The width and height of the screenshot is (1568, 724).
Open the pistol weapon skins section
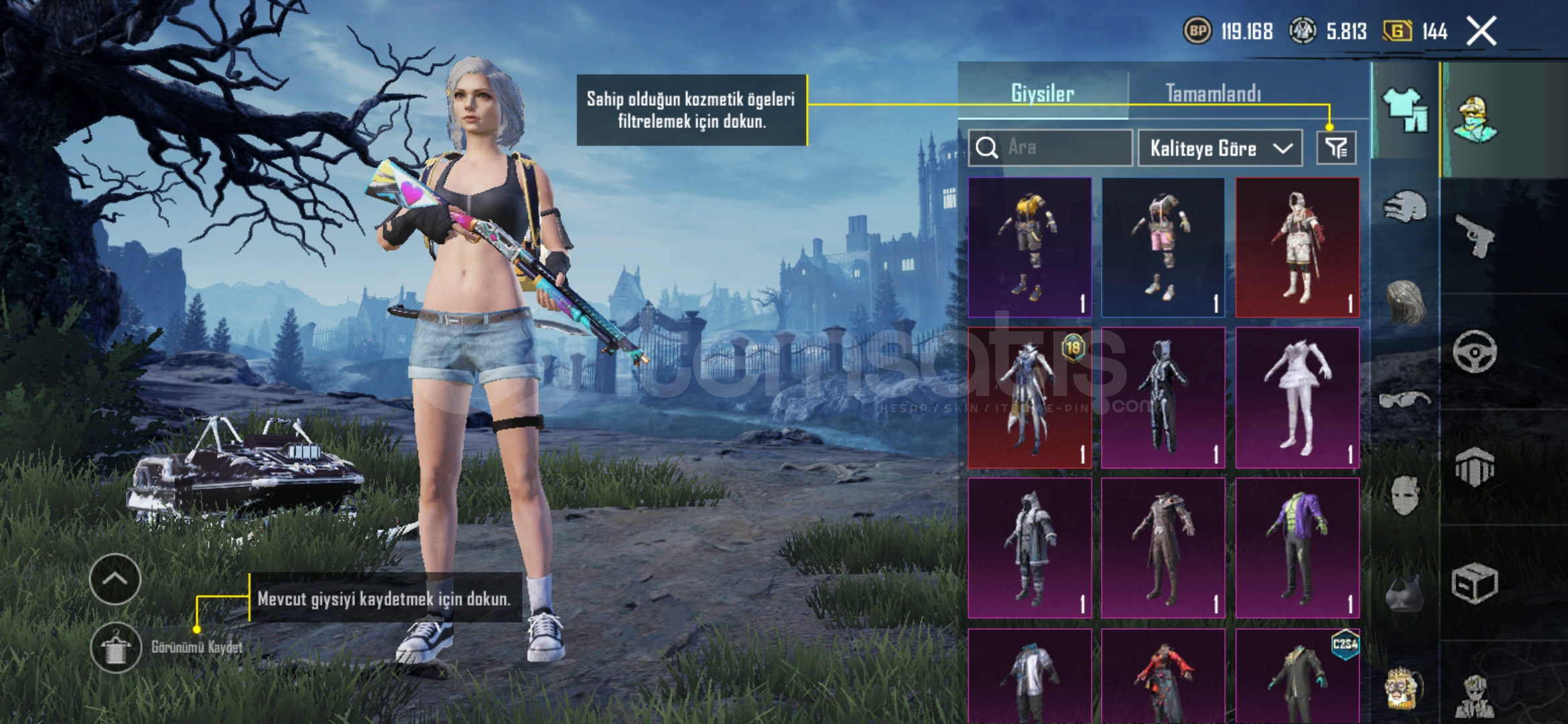(1475, 235)
